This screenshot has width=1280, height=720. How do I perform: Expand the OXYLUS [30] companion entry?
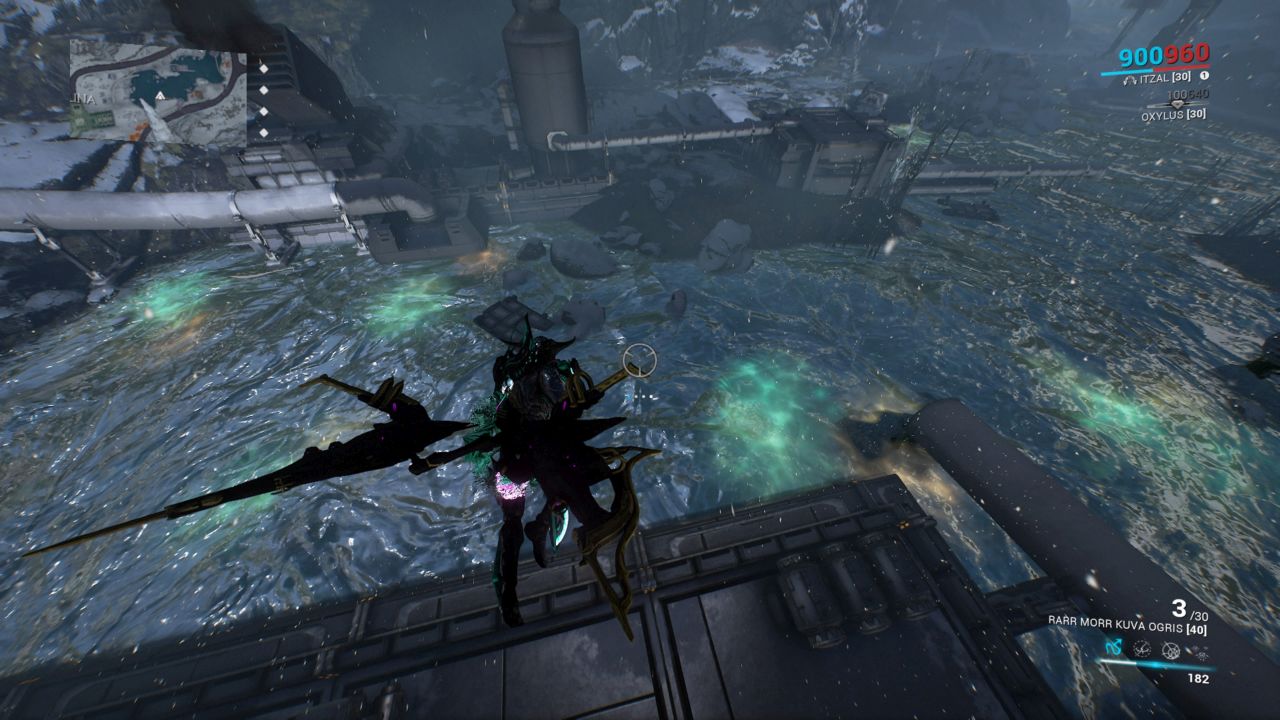coord(1173,115)
